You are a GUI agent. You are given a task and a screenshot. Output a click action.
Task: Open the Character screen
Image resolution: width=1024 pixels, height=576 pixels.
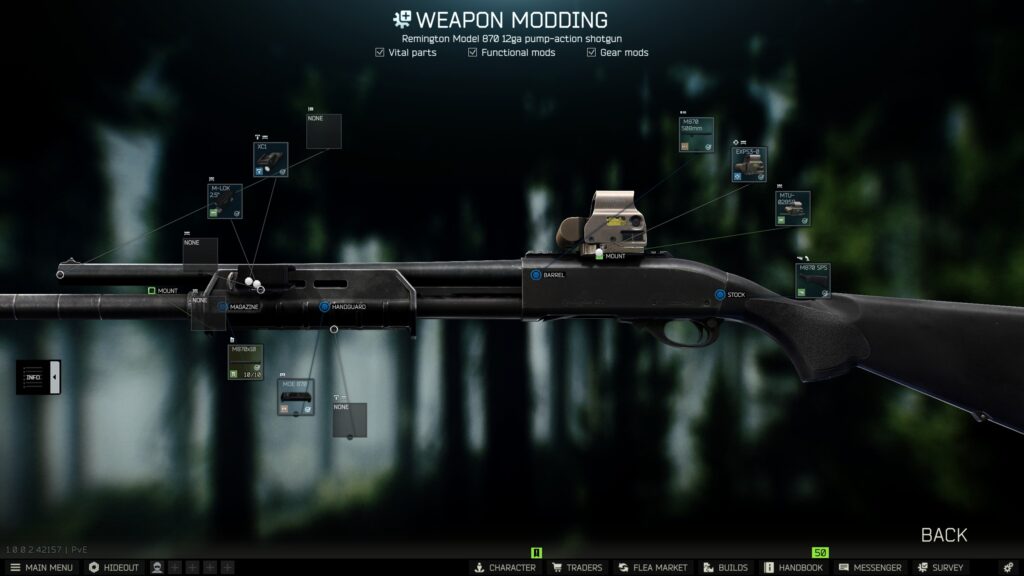(x=505, y=567)
